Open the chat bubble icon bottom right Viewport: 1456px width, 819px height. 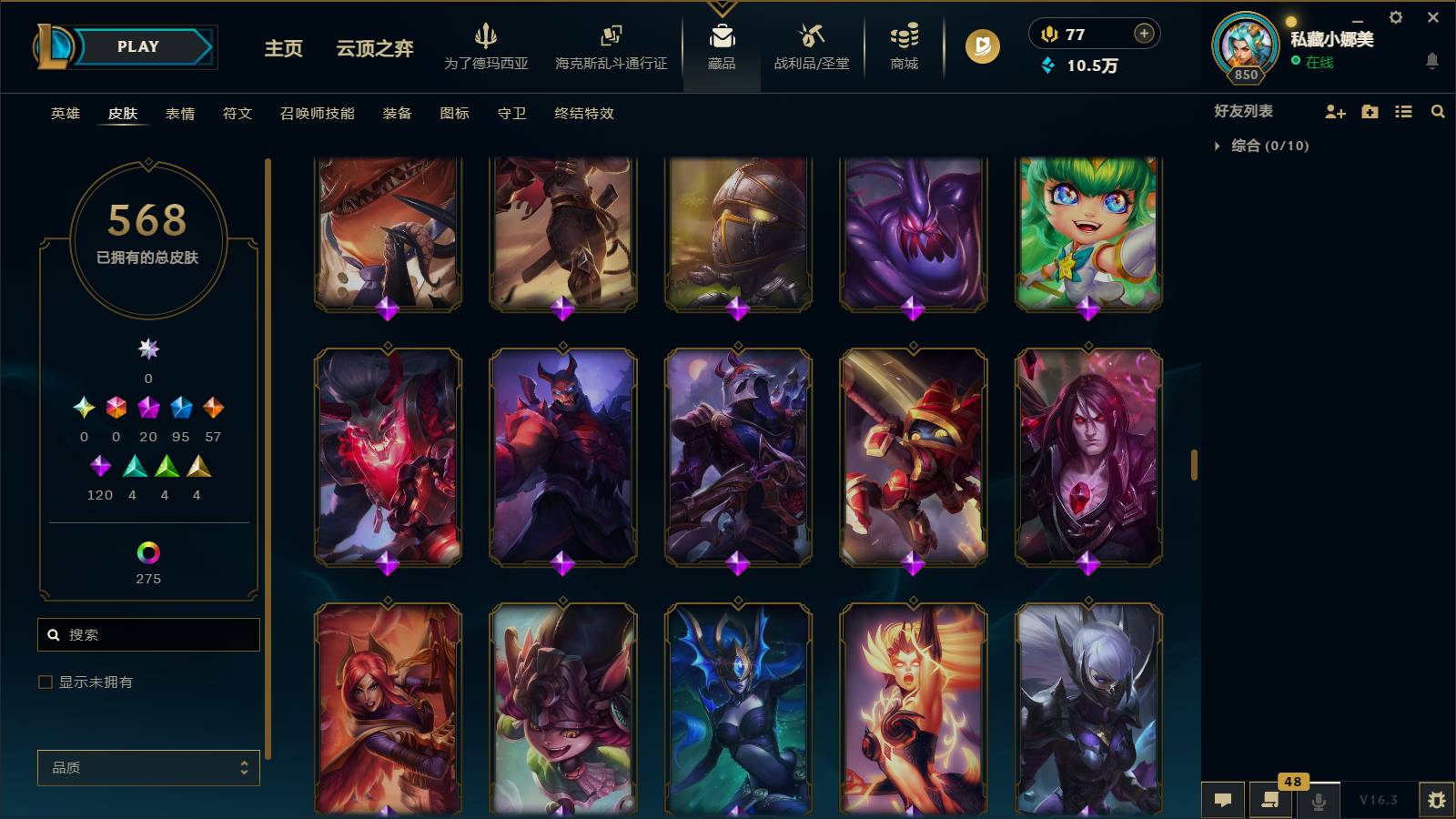point(1223,800)
